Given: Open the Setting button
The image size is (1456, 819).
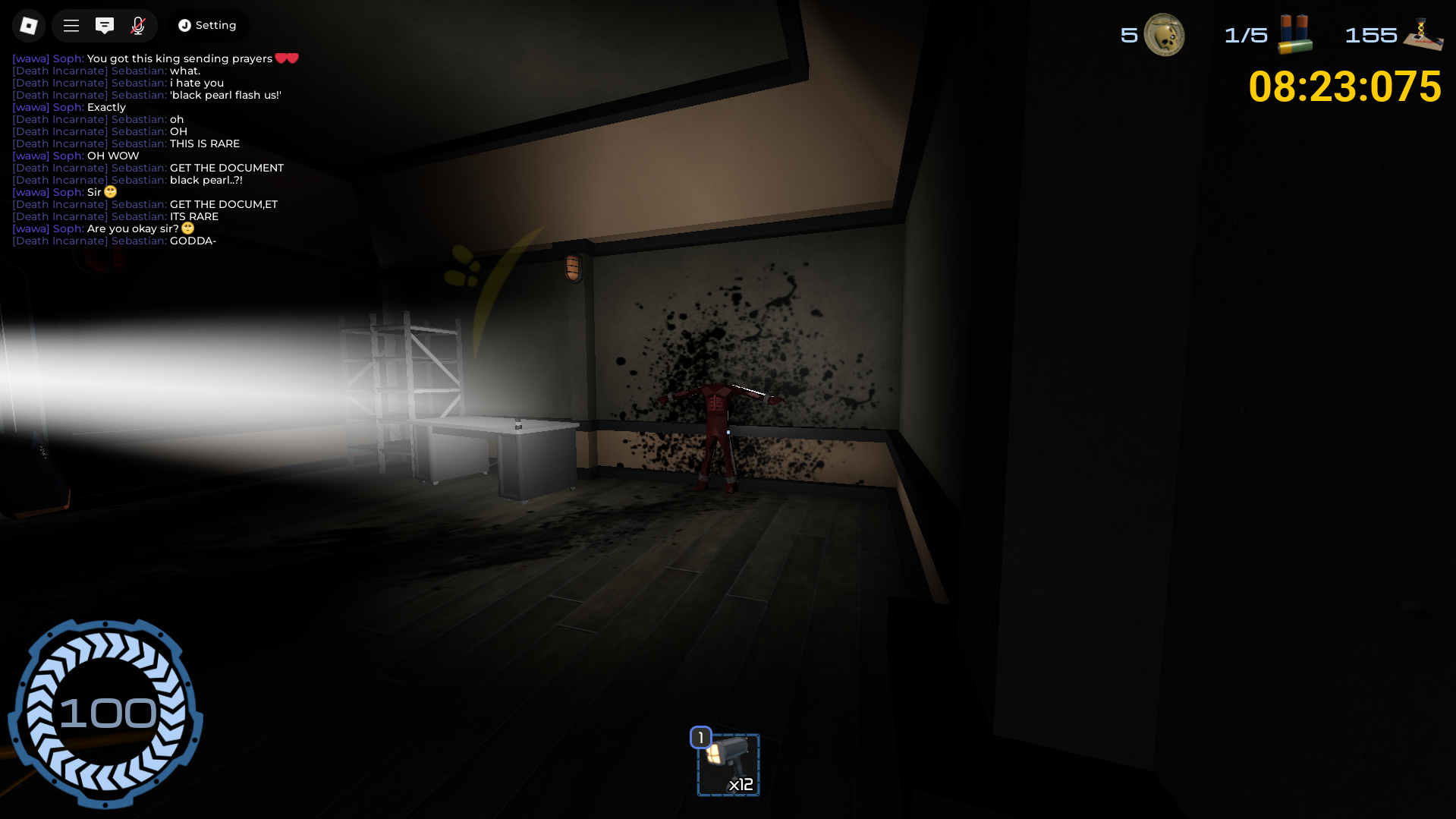Looking at the screenshot, I should click(207, 26).
